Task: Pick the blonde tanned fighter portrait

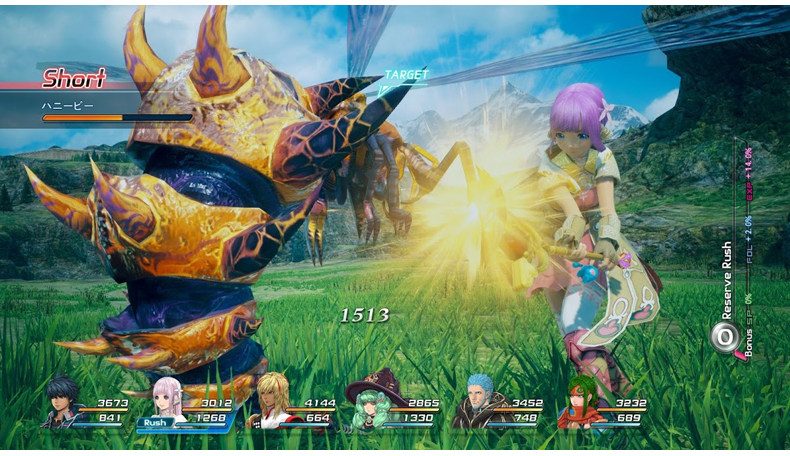Action: point(270,402)
